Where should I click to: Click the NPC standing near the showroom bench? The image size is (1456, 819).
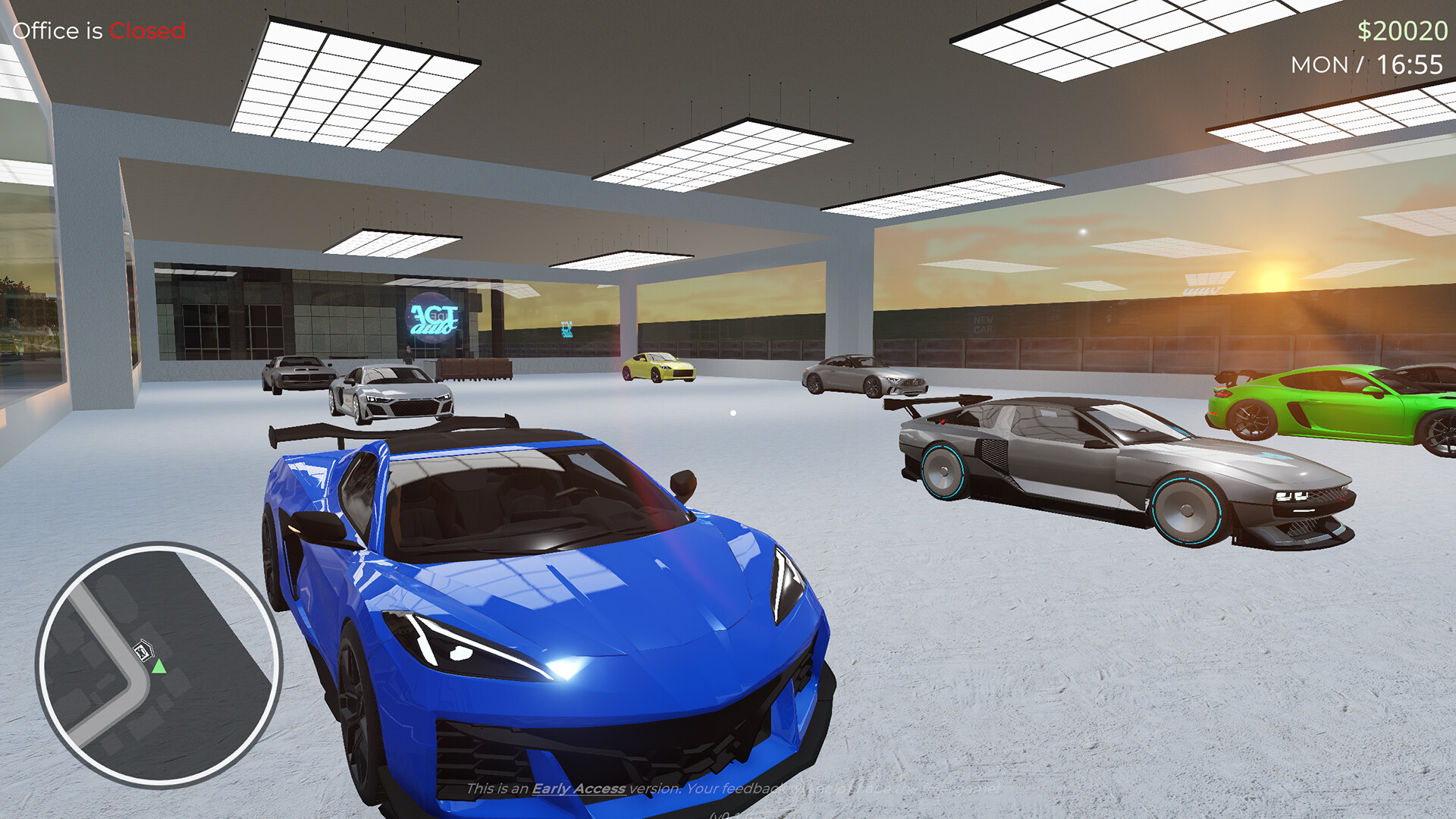tap(407, 354)
